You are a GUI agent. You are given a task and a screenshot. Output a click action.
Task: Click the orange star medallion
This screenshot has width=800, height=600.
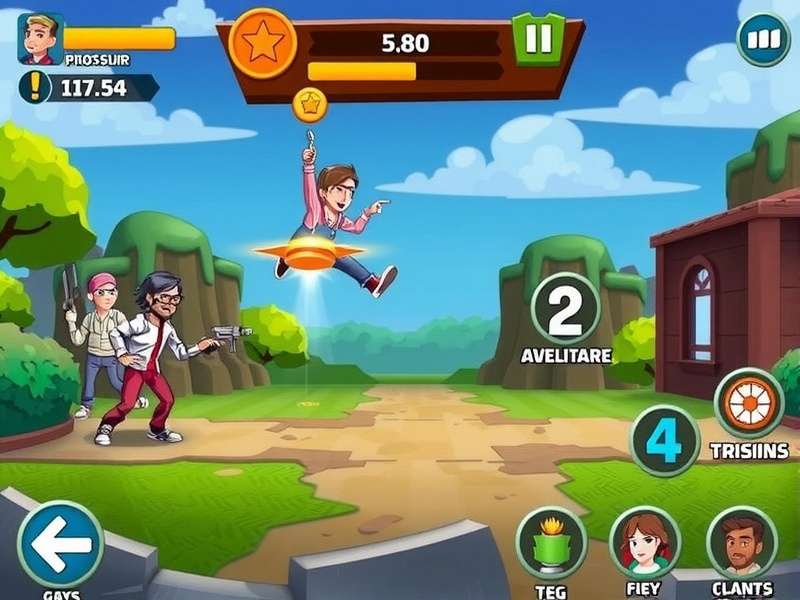tap(263, 44)
